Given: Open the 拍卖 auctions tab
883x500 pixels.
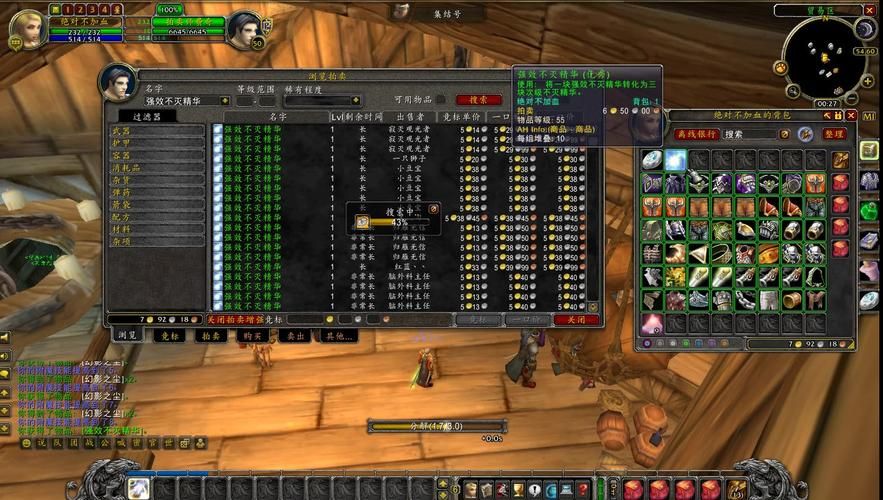Looking at the screenshot, I should coord(211,336).
